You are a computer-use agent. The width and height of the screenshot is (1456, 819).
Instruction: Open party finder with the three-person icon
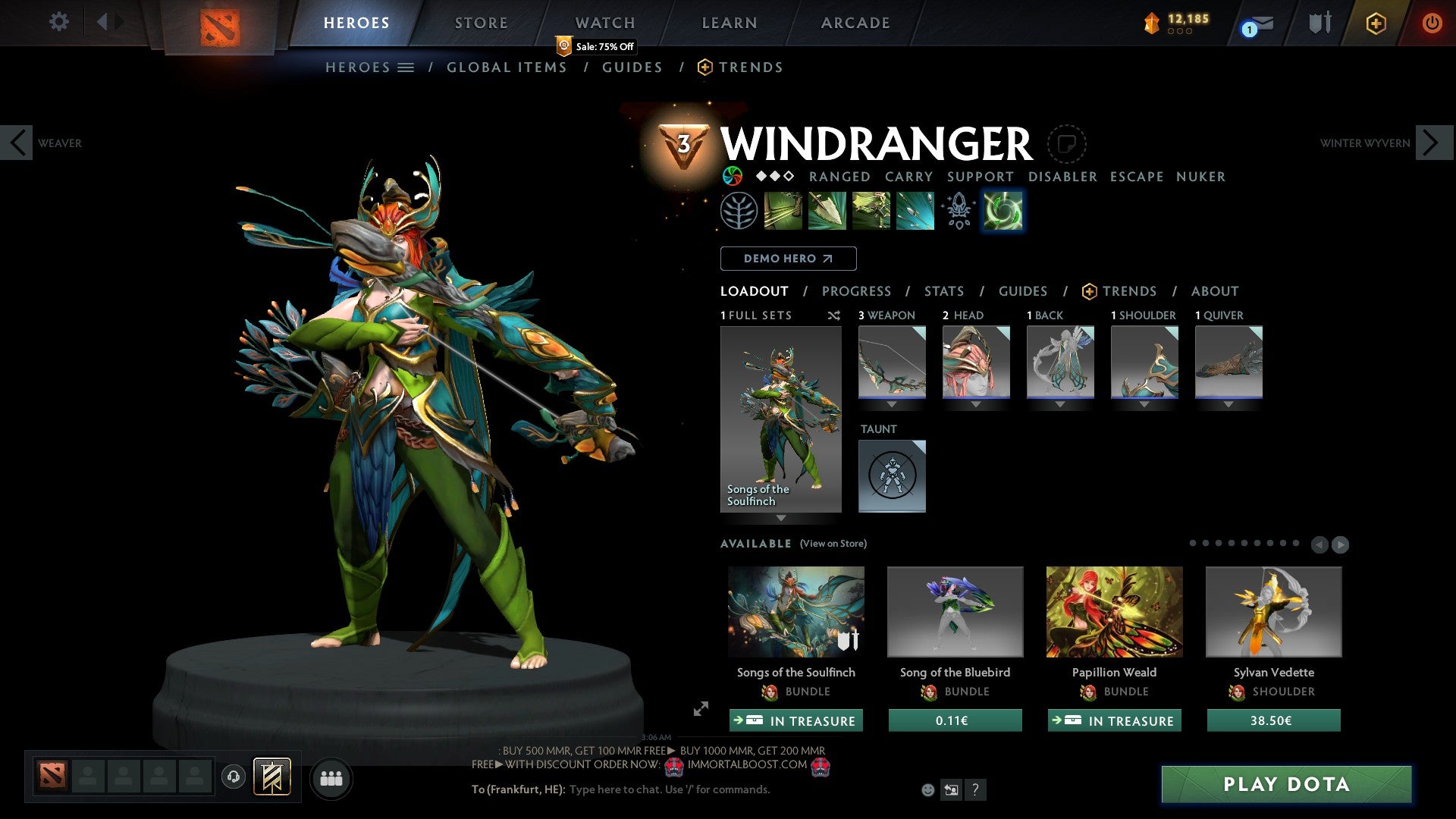point(331,778)
